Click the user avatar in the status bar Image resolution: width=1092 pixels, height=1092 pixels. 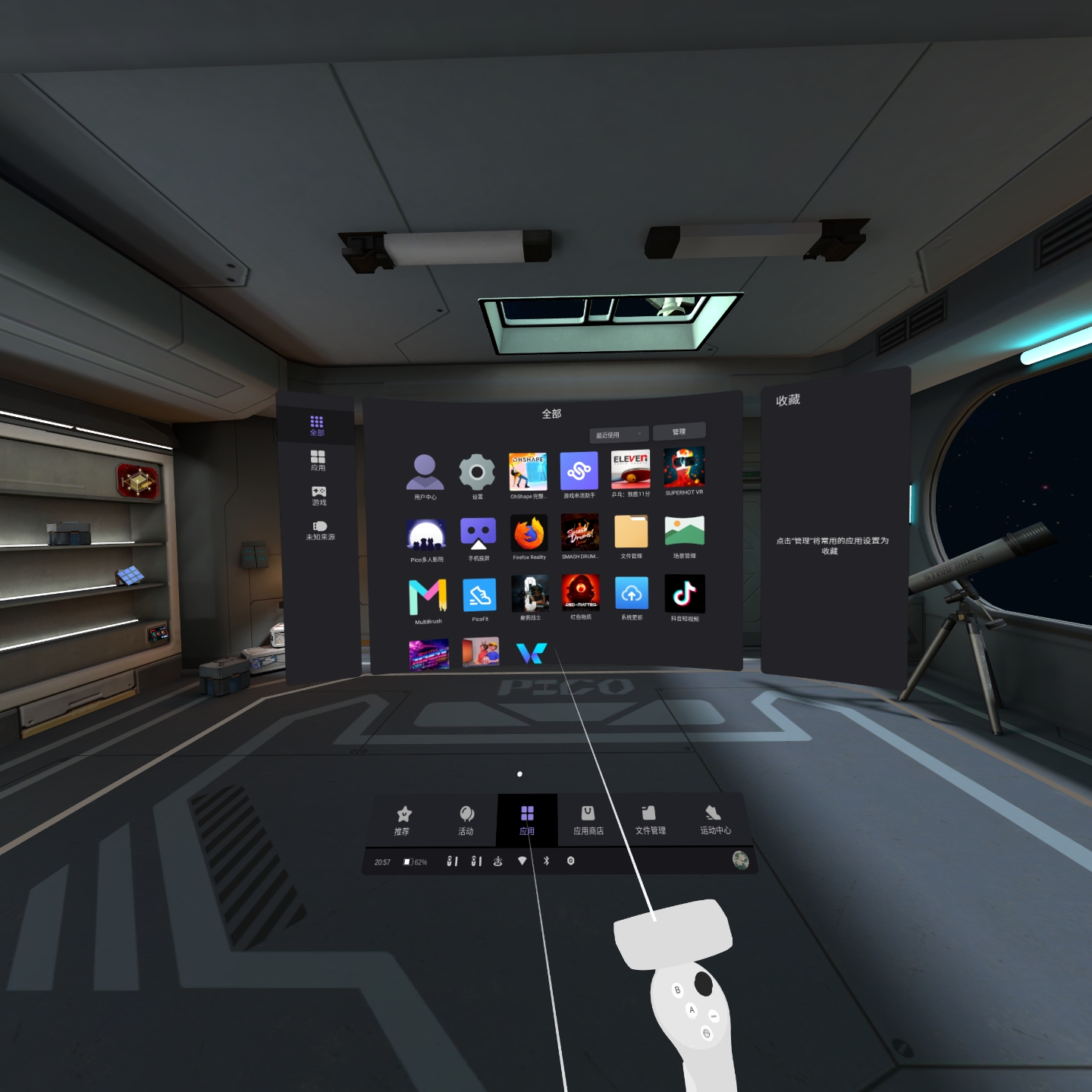coord(741,861)
